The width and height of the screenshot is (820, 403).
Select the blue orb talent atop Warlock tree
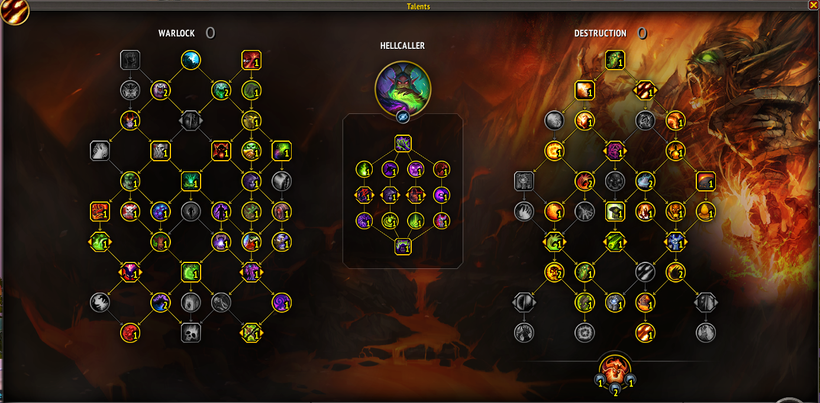pyautogui.click(x=190, y=61)
